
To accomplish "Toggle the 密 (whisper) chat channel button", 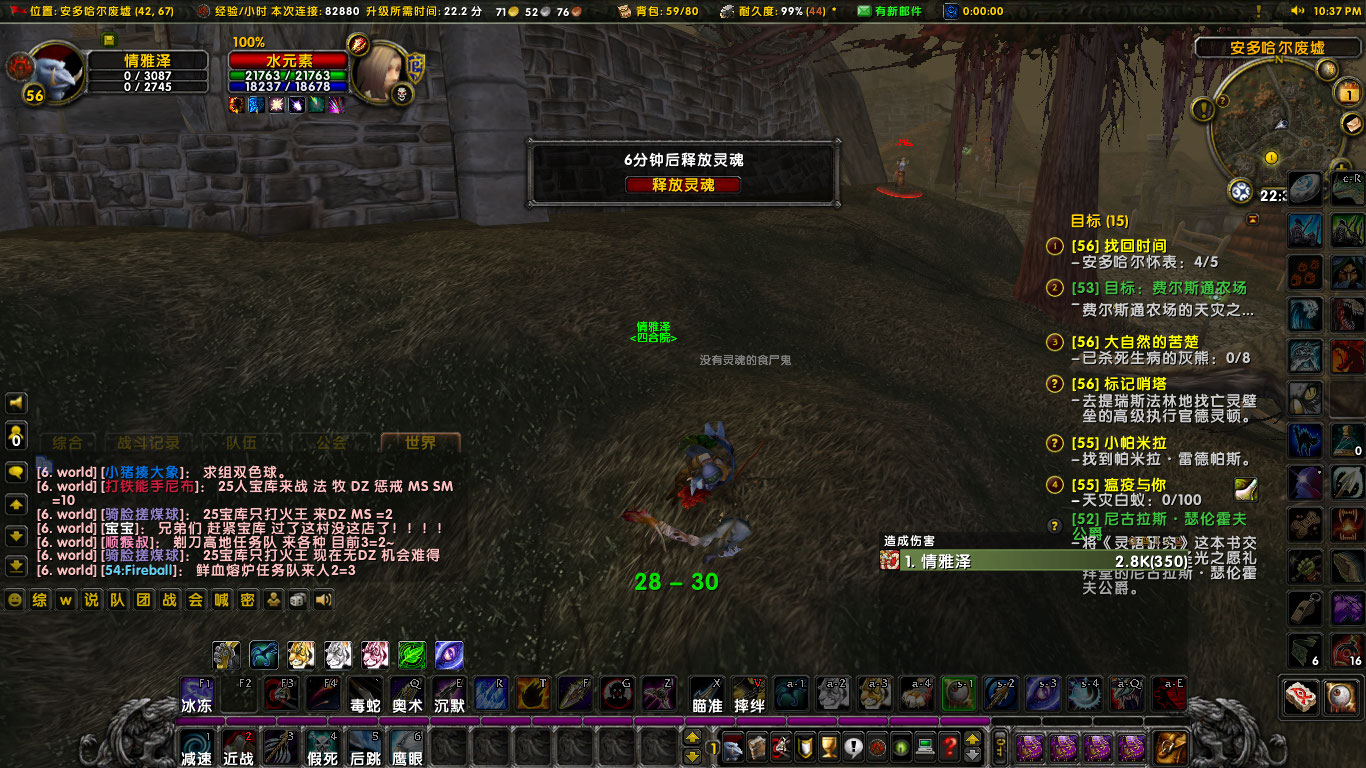I will pyautogui.click(x=247, y=600).
